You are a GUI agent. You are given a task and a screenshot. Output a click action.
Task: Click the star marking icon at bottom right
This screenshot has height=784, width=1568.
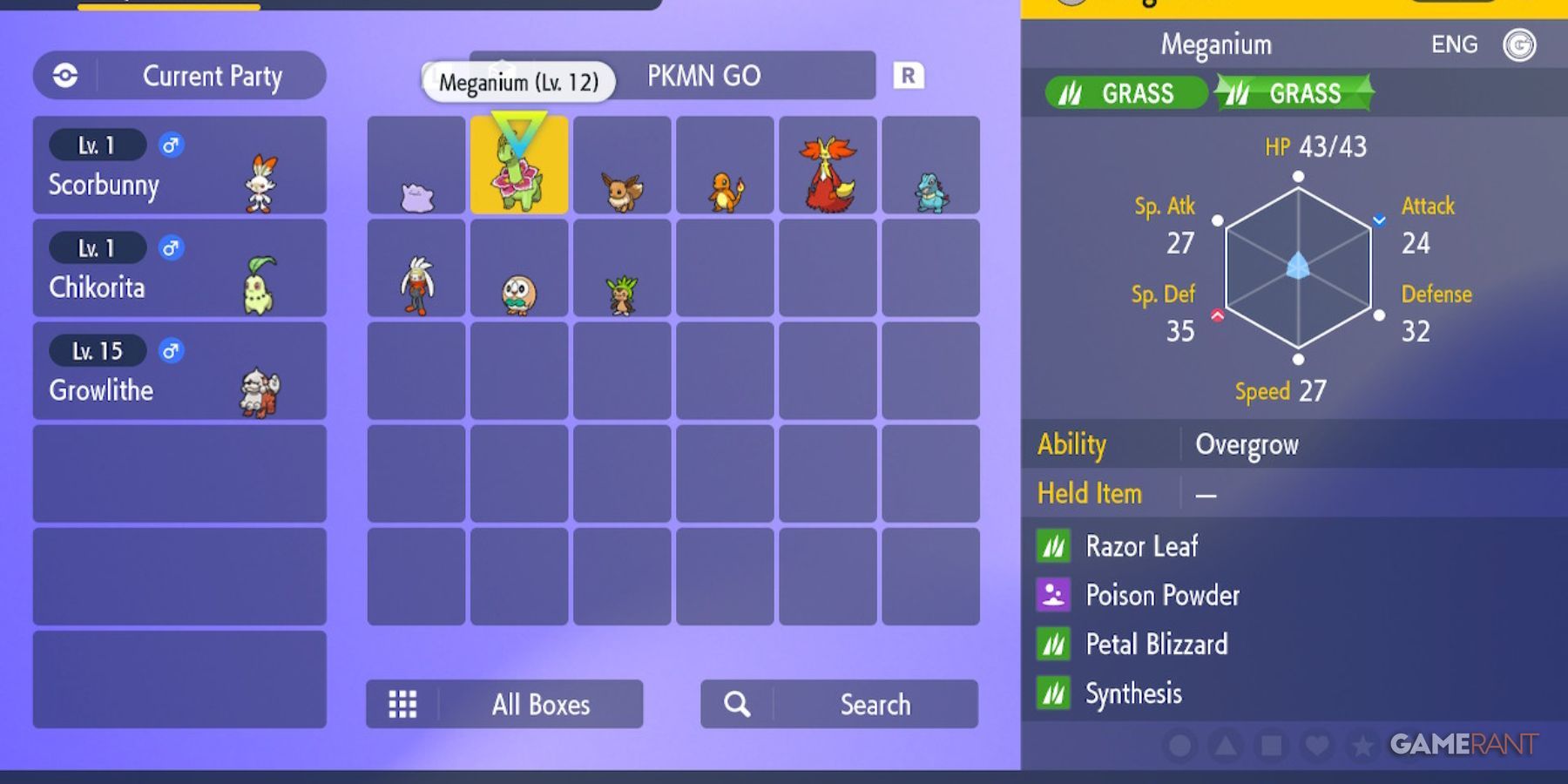pyautogui.click(x=1363, y=746)
